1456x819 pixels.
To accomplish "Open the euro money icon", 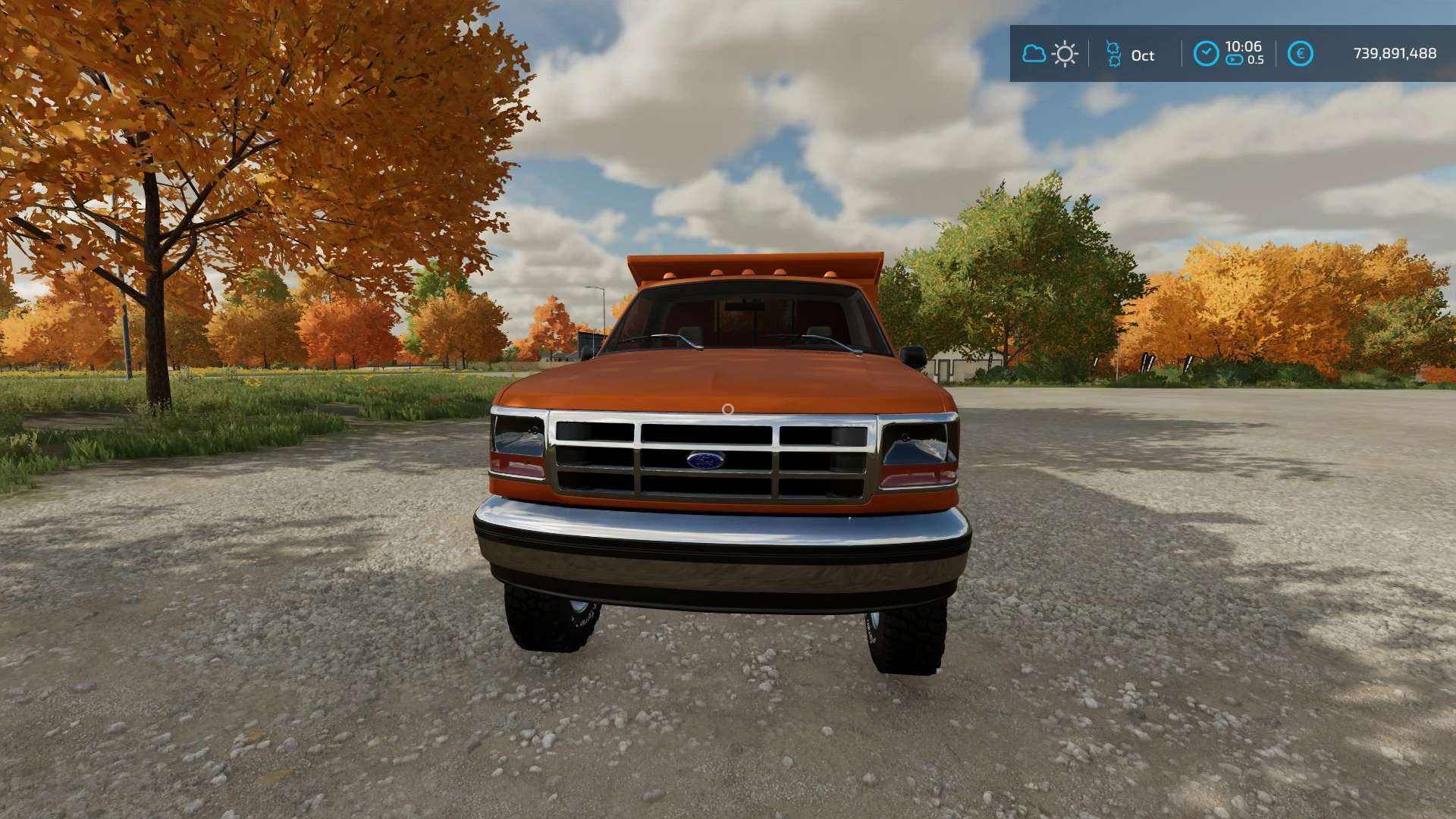I will [x=1300, y=54].
